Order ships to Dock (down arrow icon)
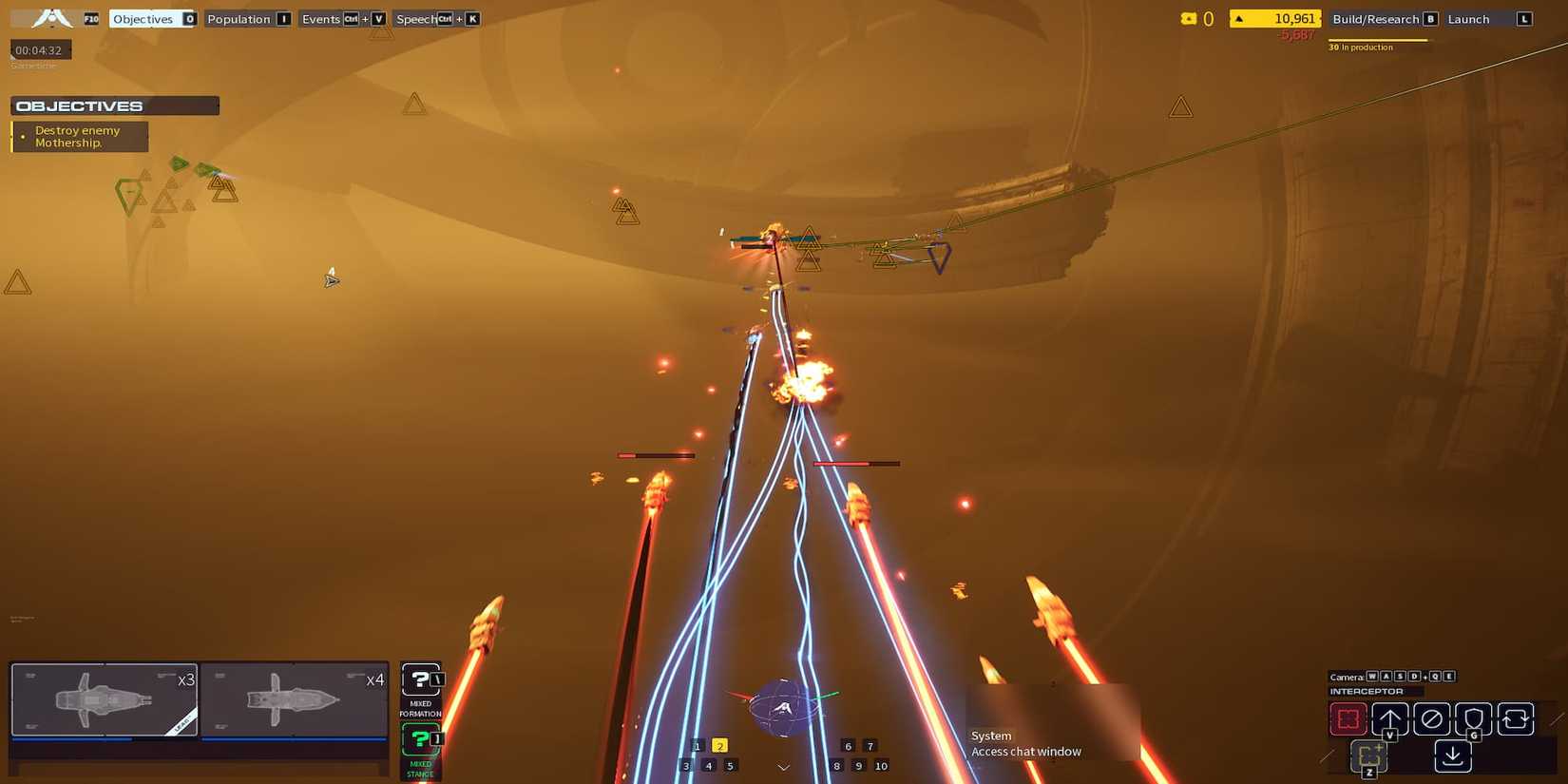The width and height of the screenshot is (1568, 784). (1452, 755)
